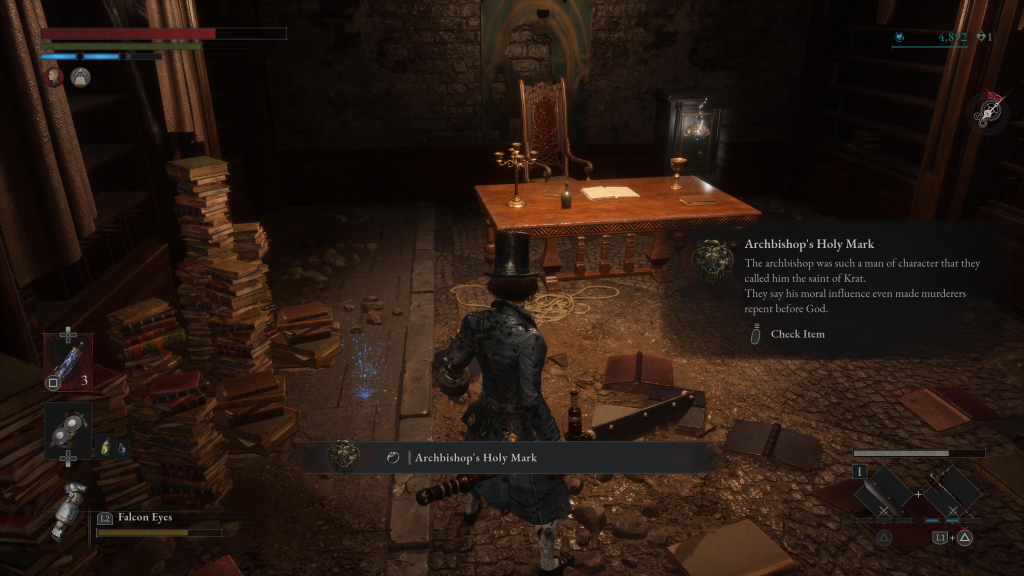Click the Archbishop's Holy Mark pickup notification
Viewport: 1024px width, 576px height.
(510, 457)
